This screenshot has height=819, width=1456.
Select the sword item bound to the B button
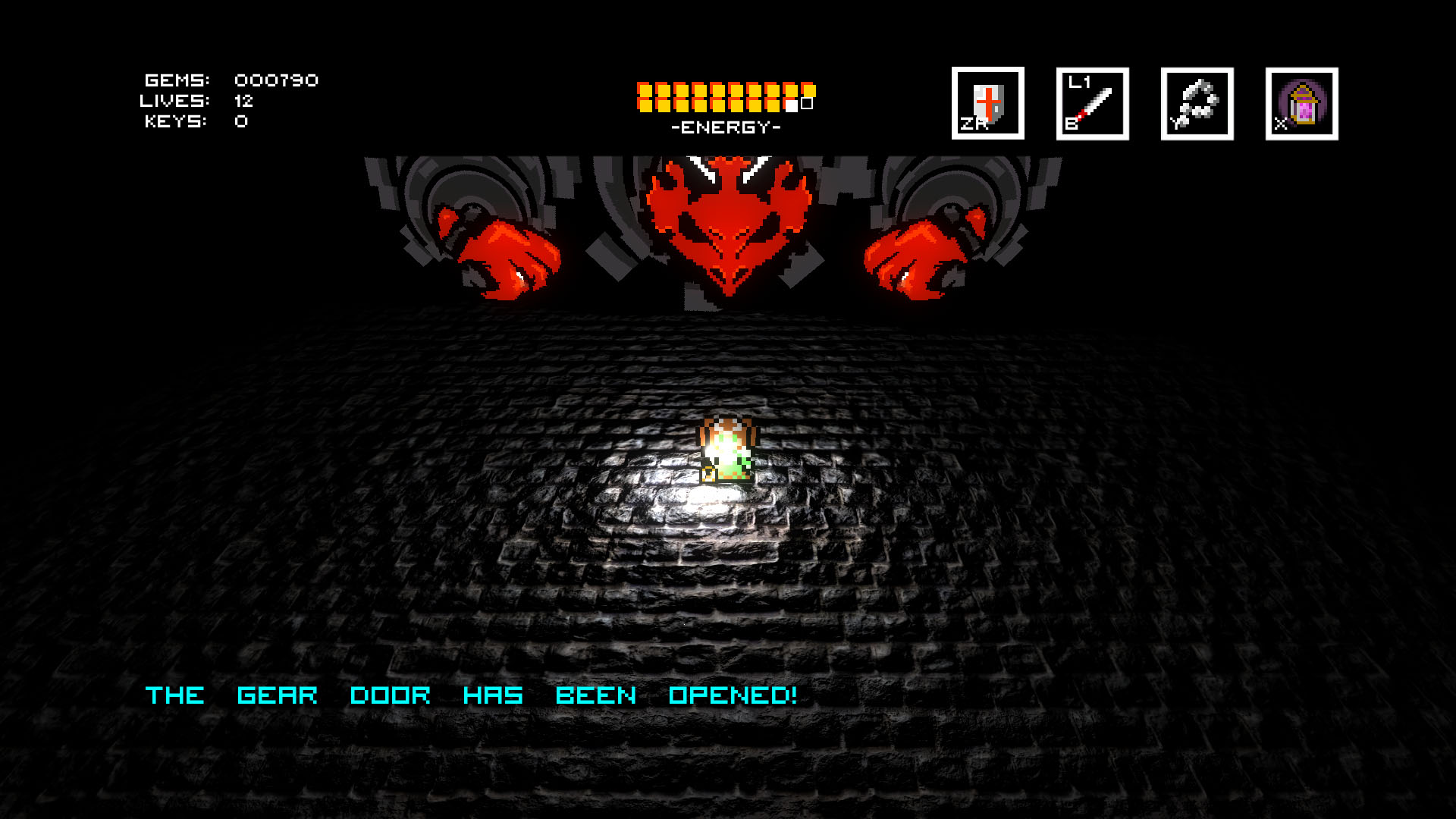(x=1093, y=102)
